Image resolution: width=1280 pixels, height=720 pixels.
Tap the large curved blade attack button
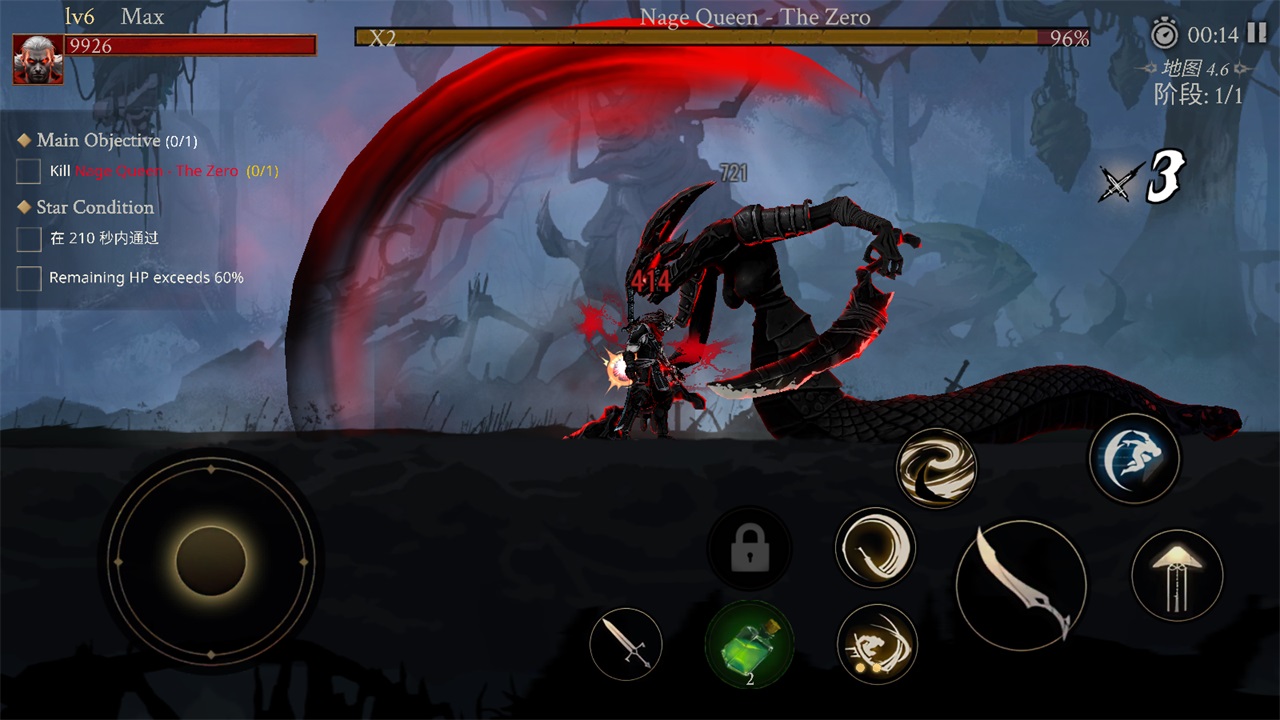pyautogui.click(x=1021, y=585)
